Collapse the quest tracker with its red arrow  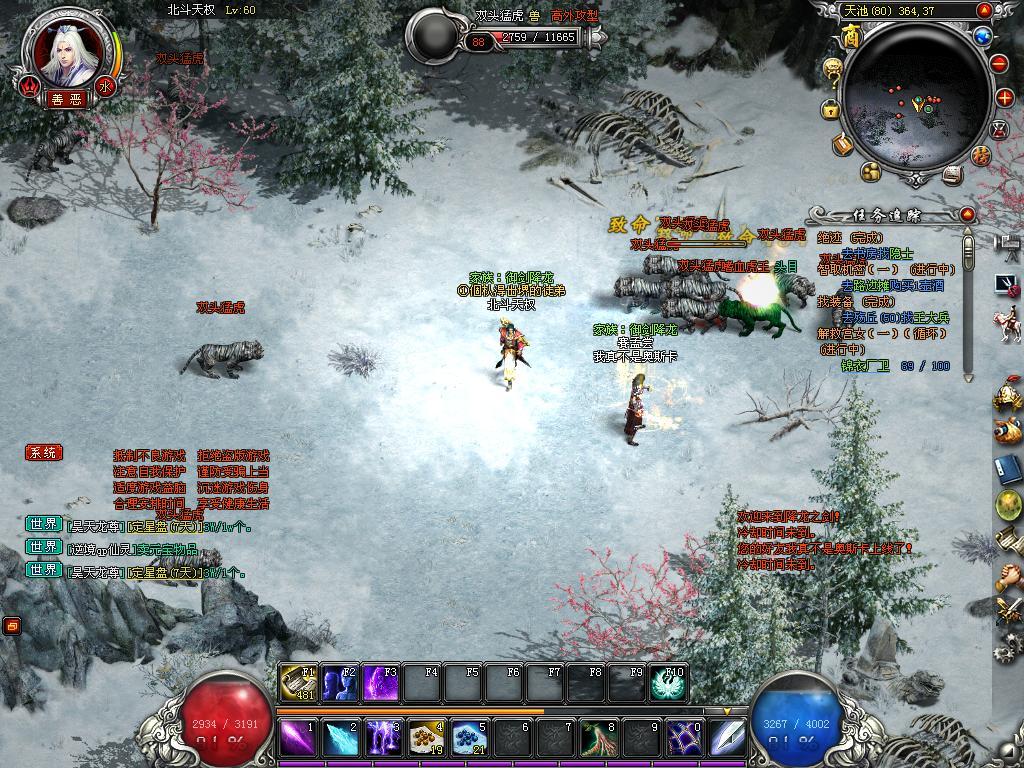click(967, 215)
